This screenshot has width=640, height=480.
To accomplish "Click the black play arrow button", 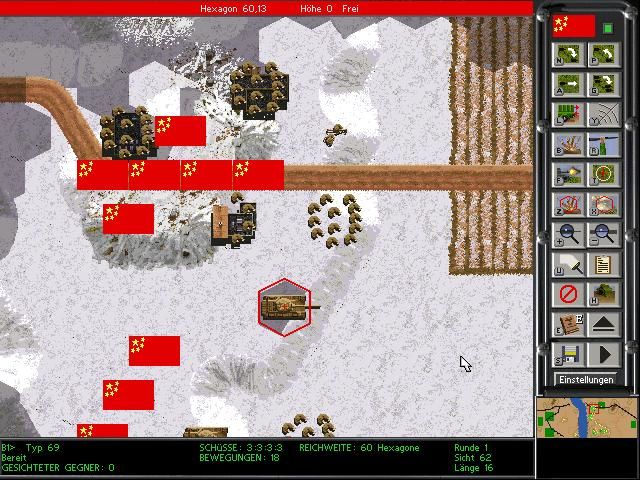I will coord(602,355).
